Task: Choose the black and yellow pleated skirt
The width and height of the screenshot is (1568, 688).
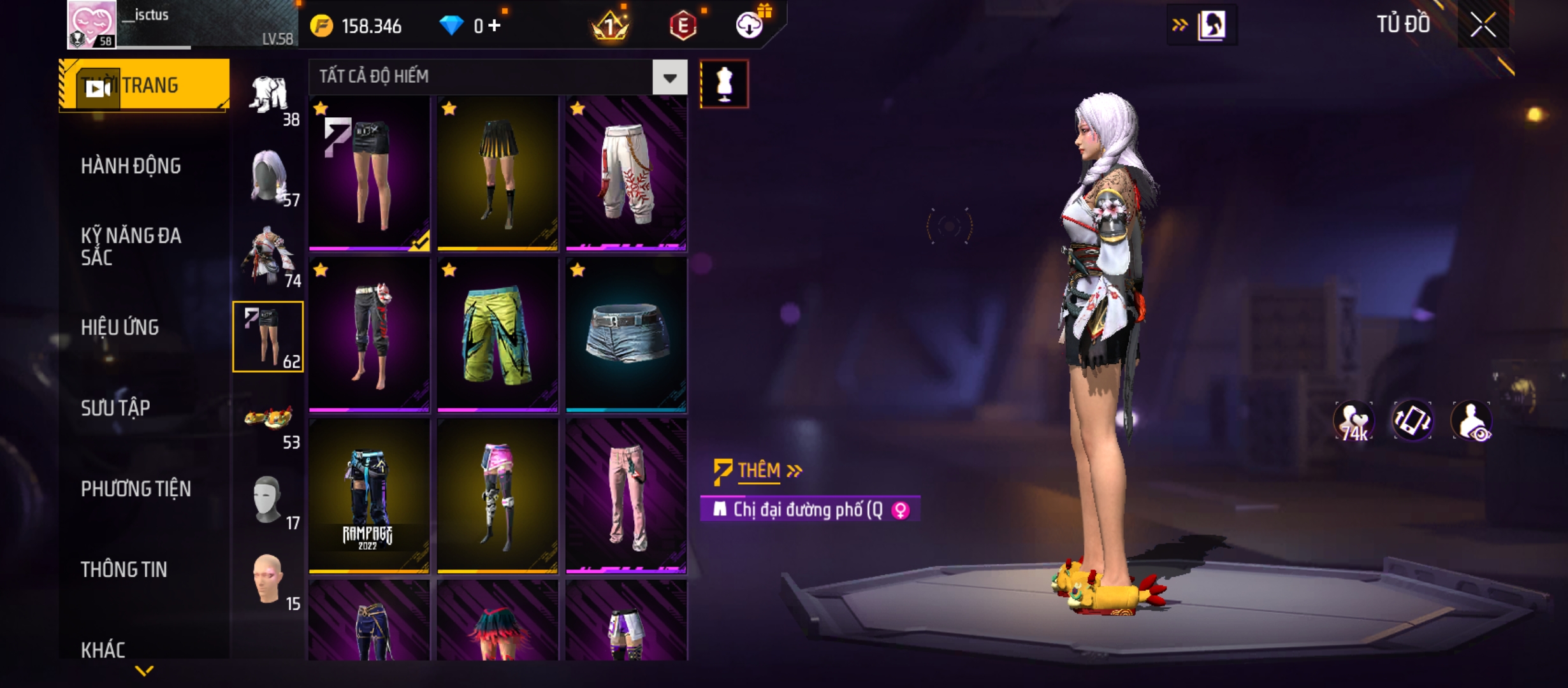Action: (x=497, y=173)
